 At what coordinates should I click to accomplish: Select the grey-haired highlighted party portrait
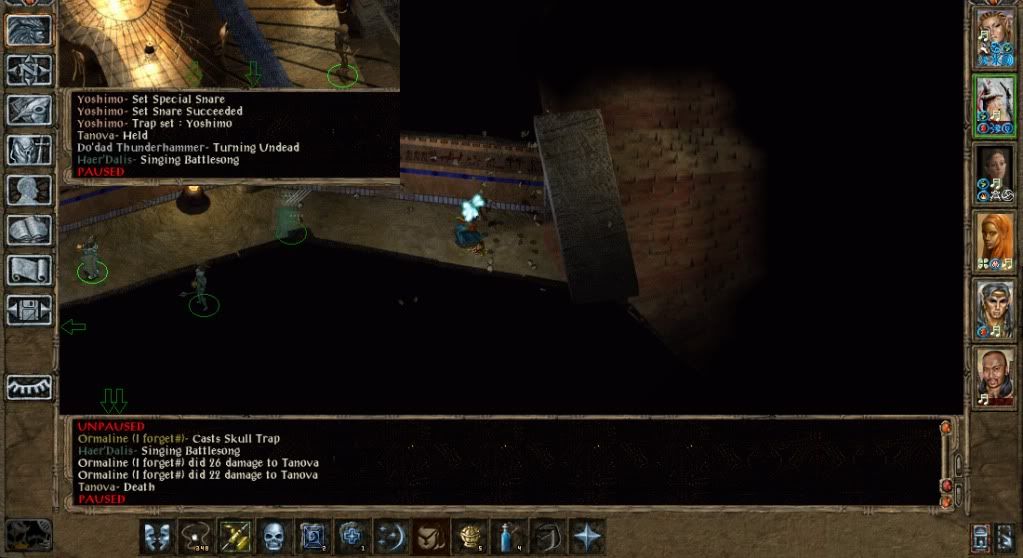(994, 104)
